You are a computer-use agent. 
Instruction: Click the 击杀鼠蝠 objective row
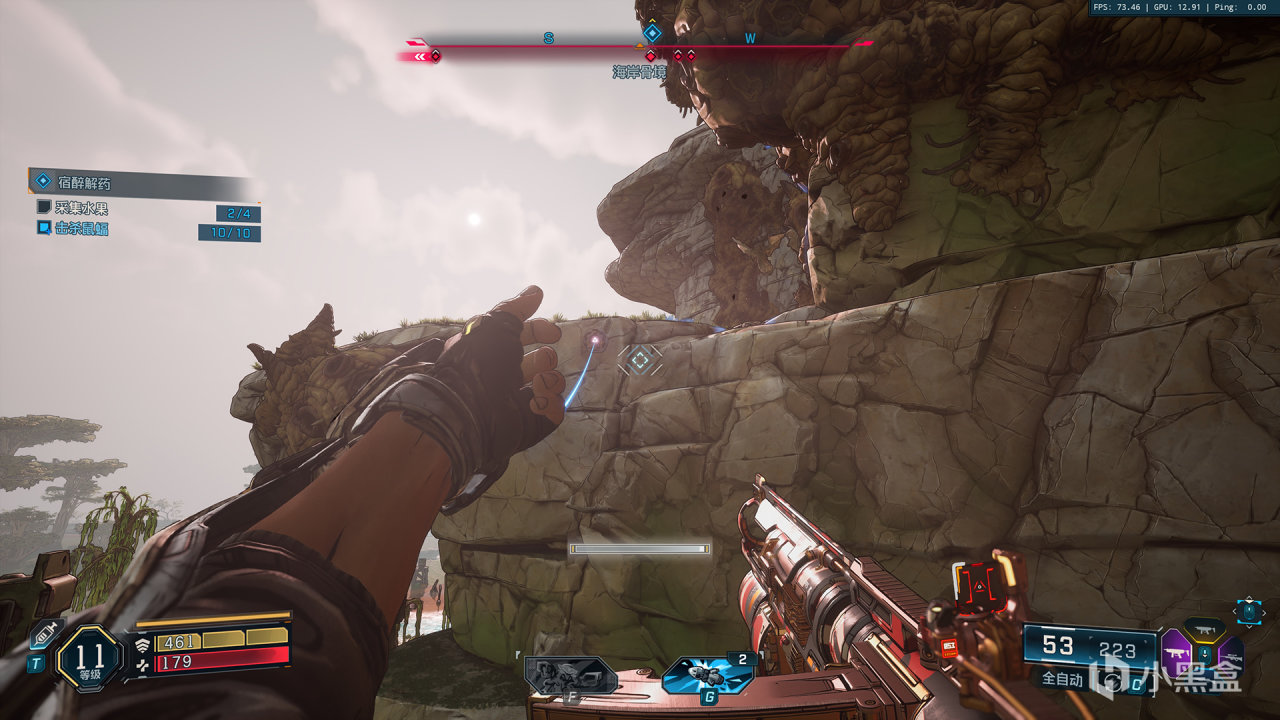pos(82,229)
